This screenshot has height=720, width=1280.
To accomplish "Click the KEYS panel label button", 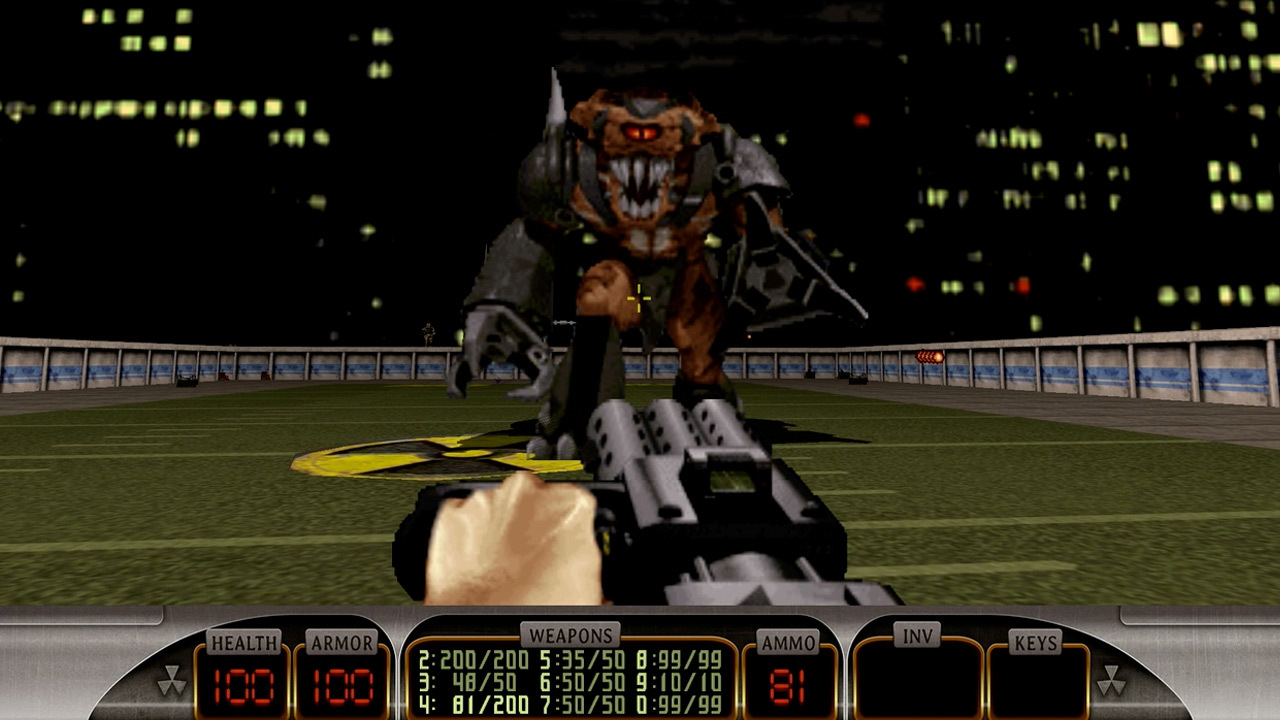I will coord(1034,638).
